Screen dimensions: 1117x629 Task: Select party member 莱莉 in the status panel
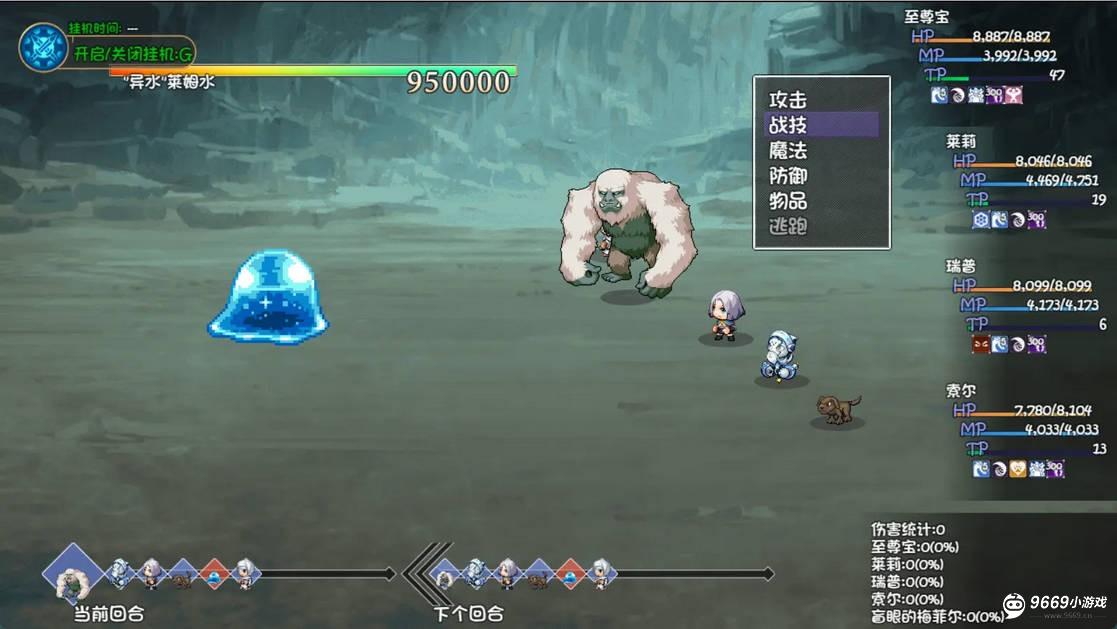[x=961, y=142]
